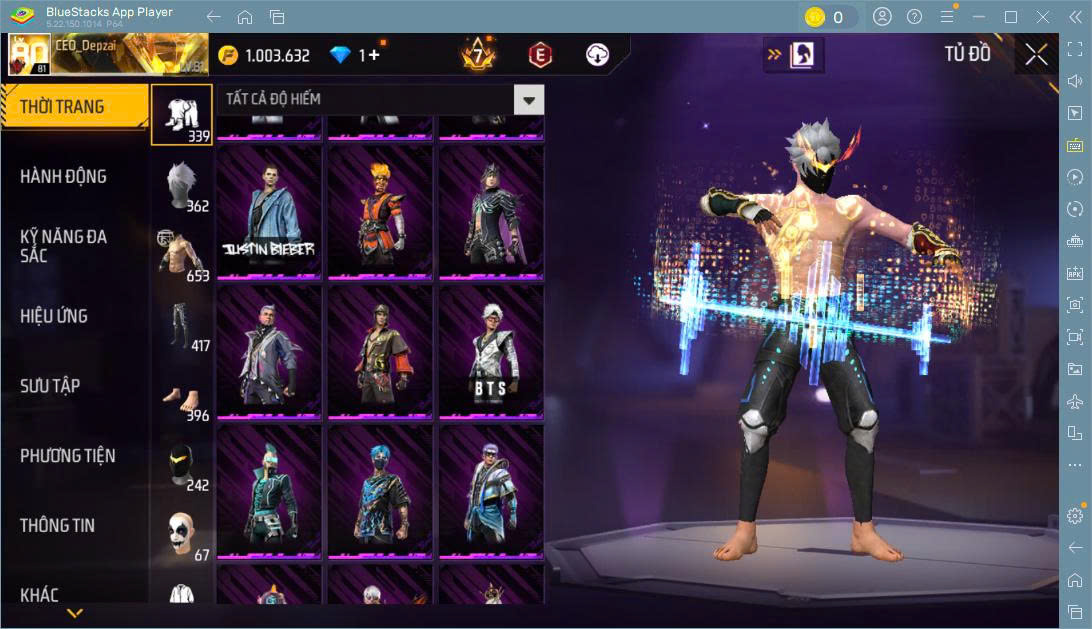The image size is (1092, 629).
Task: Open the gold rank 7 badge
Action: pyautogui.click(x=478, y=55)
